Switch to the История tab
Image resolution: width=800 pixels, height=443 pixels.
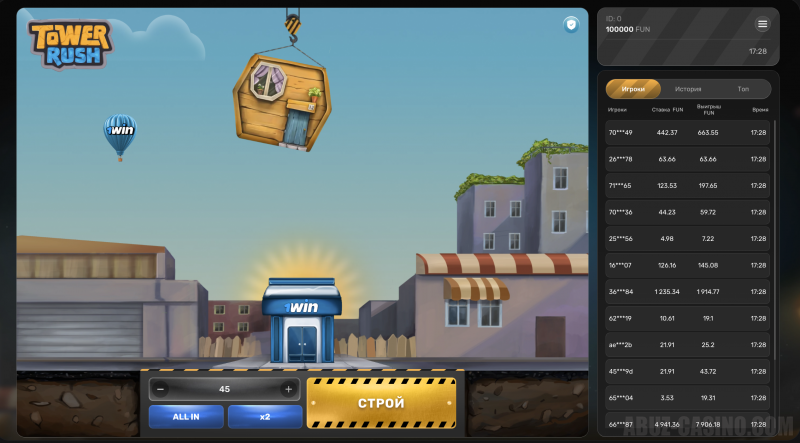[688, 89]
